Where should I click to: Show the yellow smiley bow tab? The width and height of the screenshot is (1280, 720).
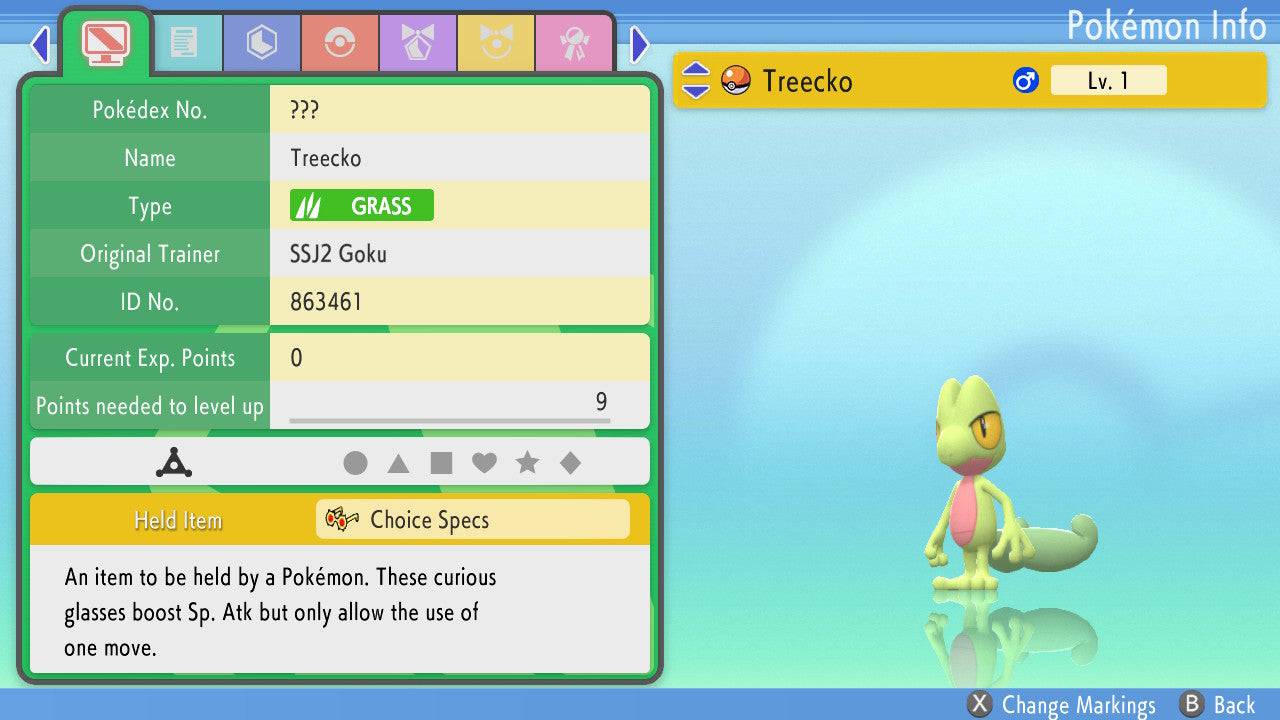(495, 43)
